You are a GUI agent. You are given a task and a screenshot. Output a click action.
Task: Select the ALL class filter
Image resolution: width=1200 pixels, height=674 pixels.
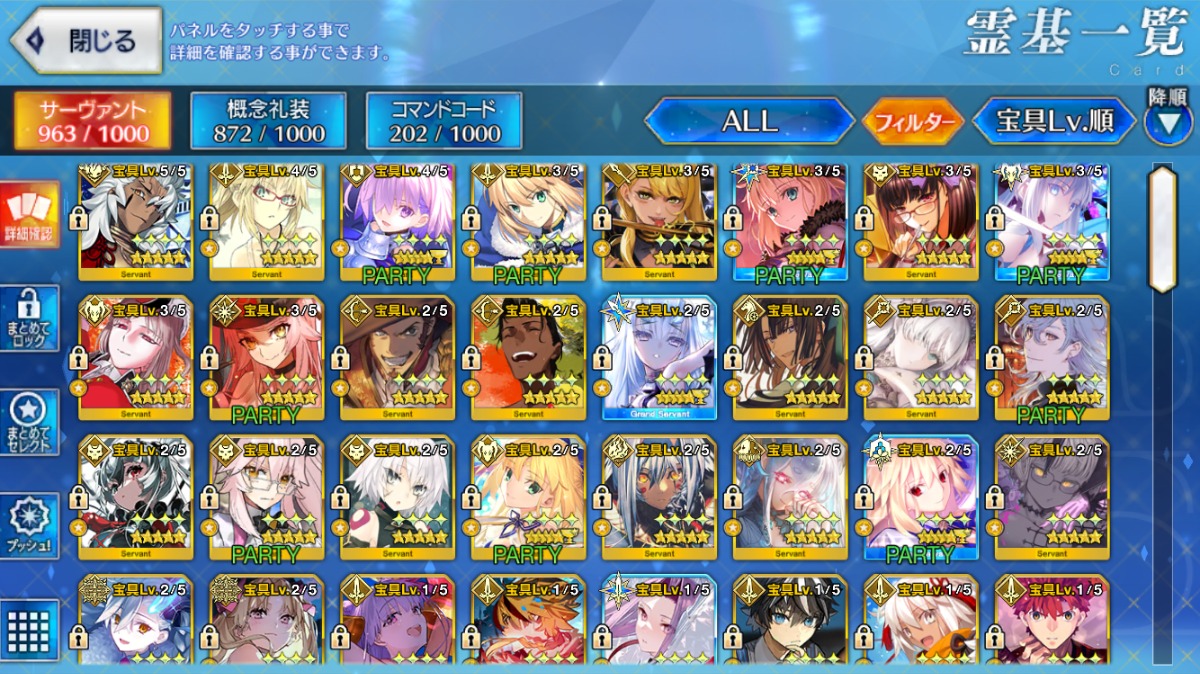749,121
